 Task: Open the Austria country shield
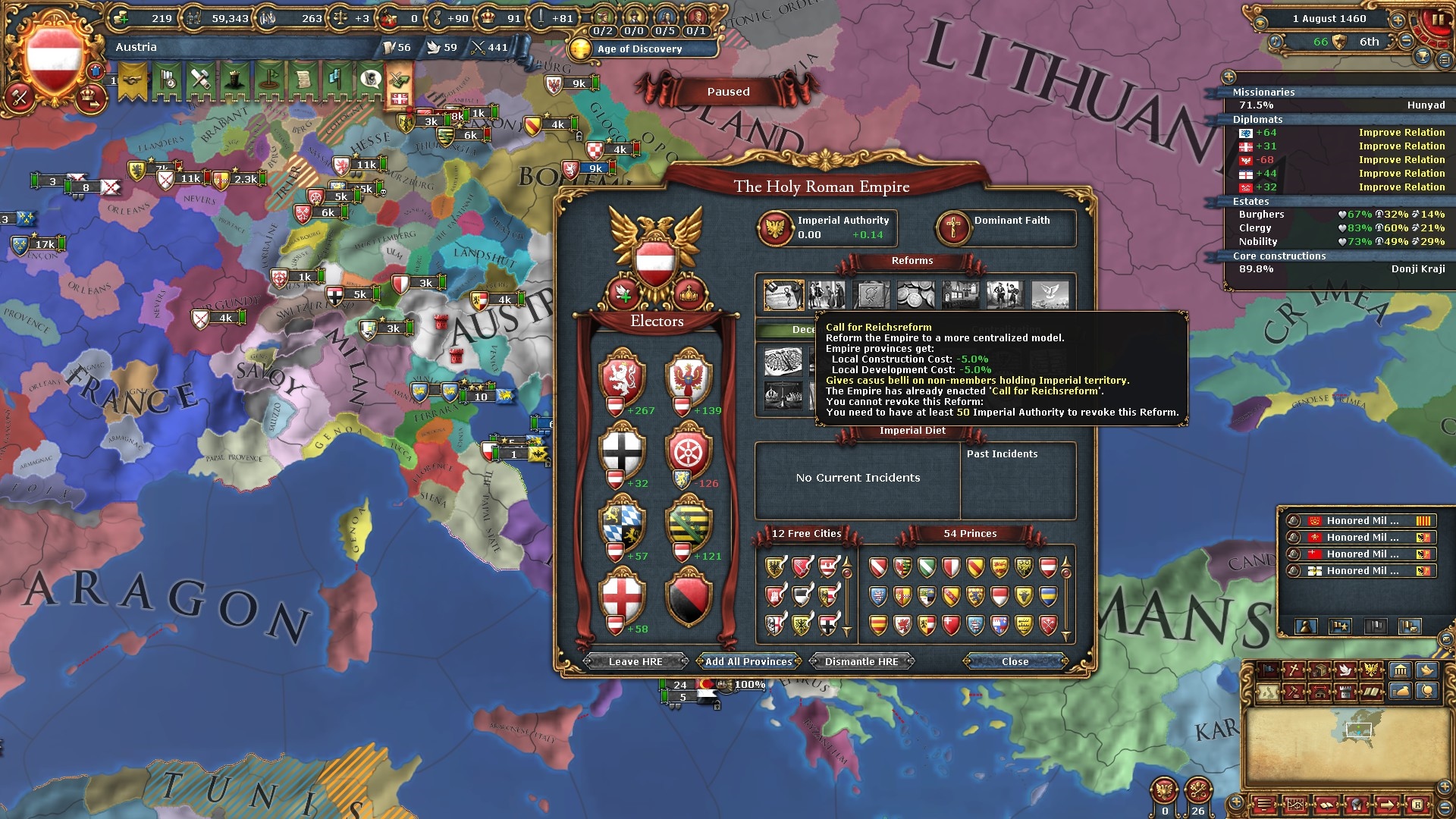[54, 58]
